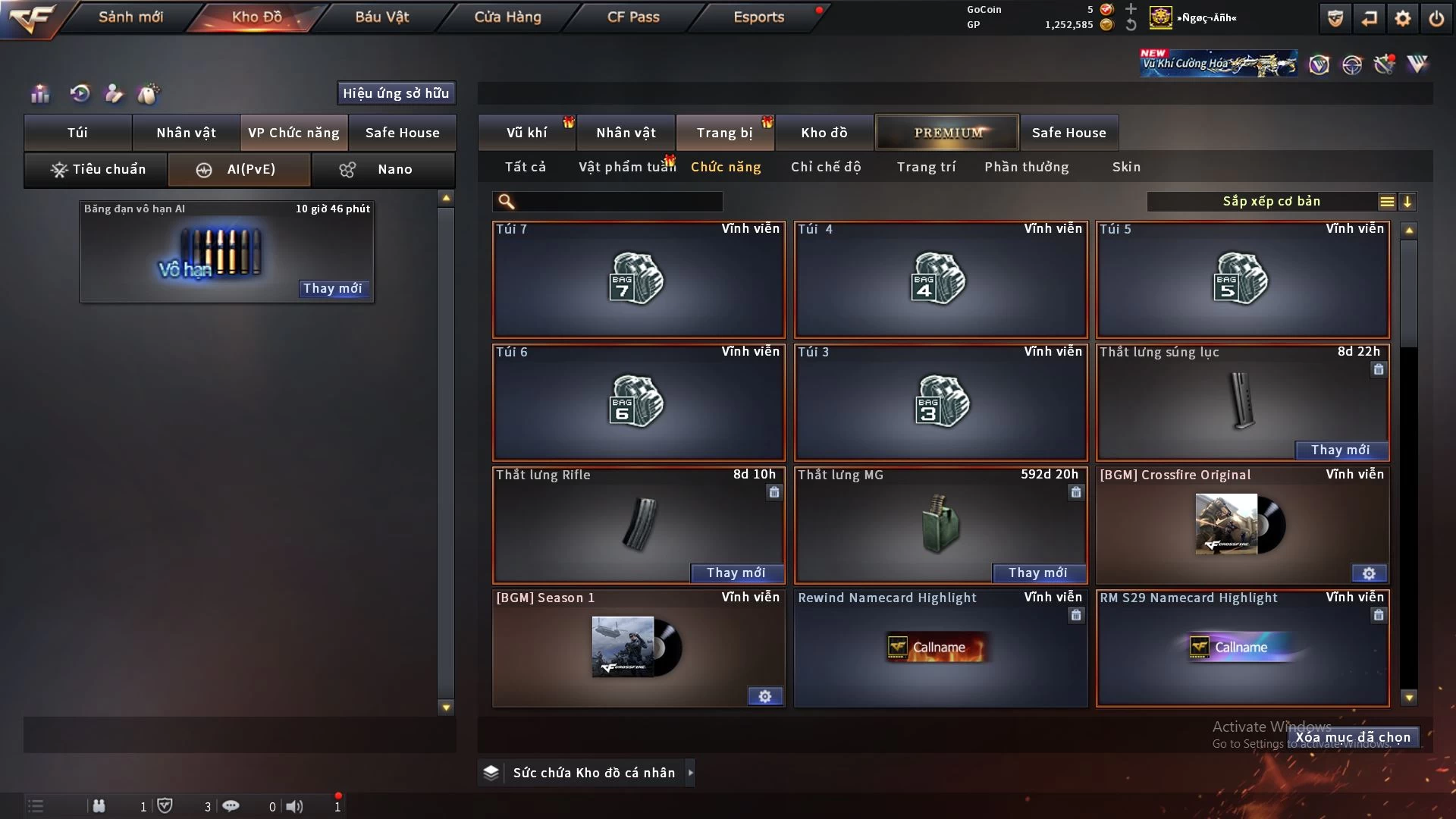Open the Sảnh mới lobby menu
1456x819 pixels.
pyautogui.click(x=130, y=17)
